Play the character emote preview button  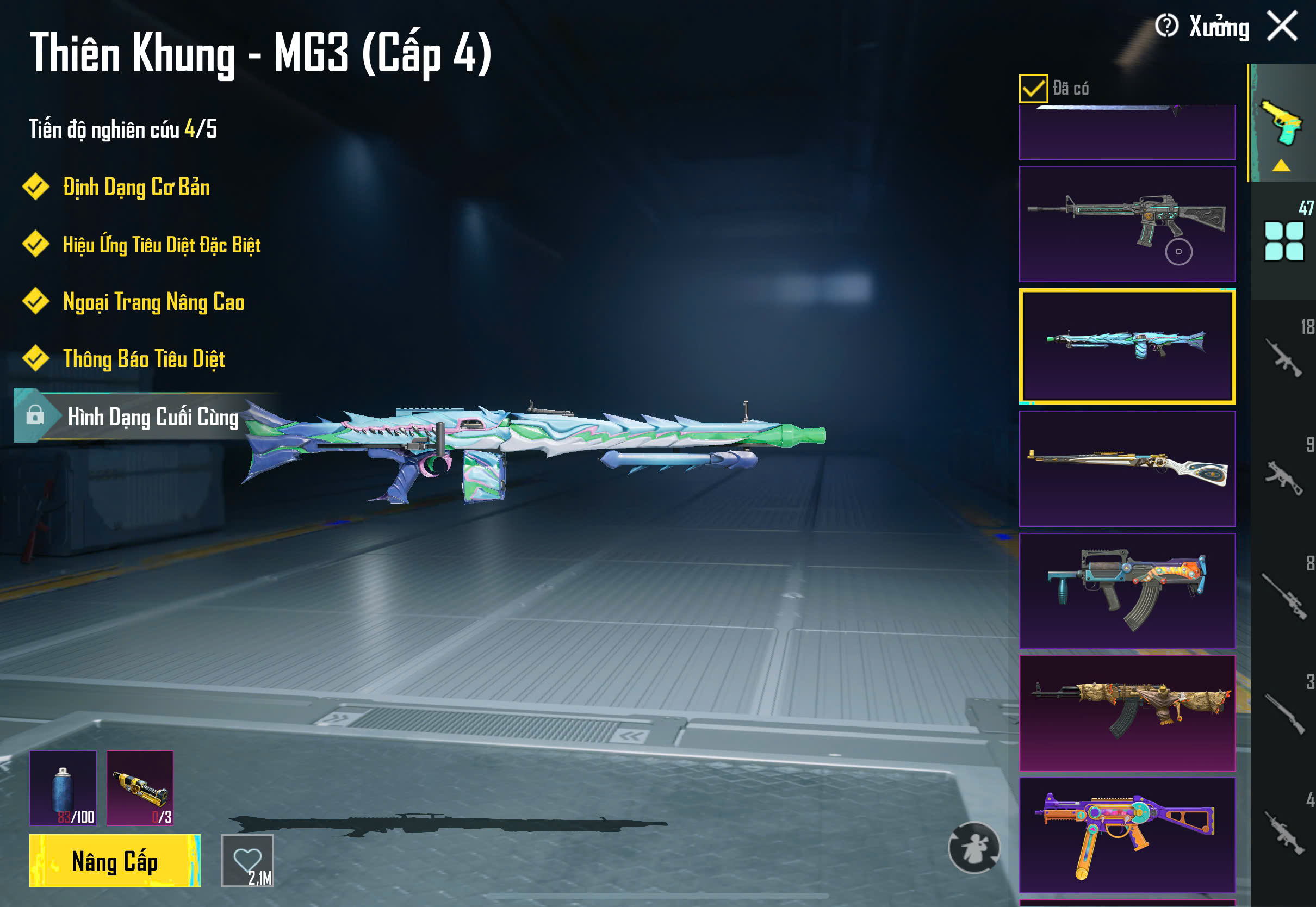pyautogui.click(x=974, y=847)
